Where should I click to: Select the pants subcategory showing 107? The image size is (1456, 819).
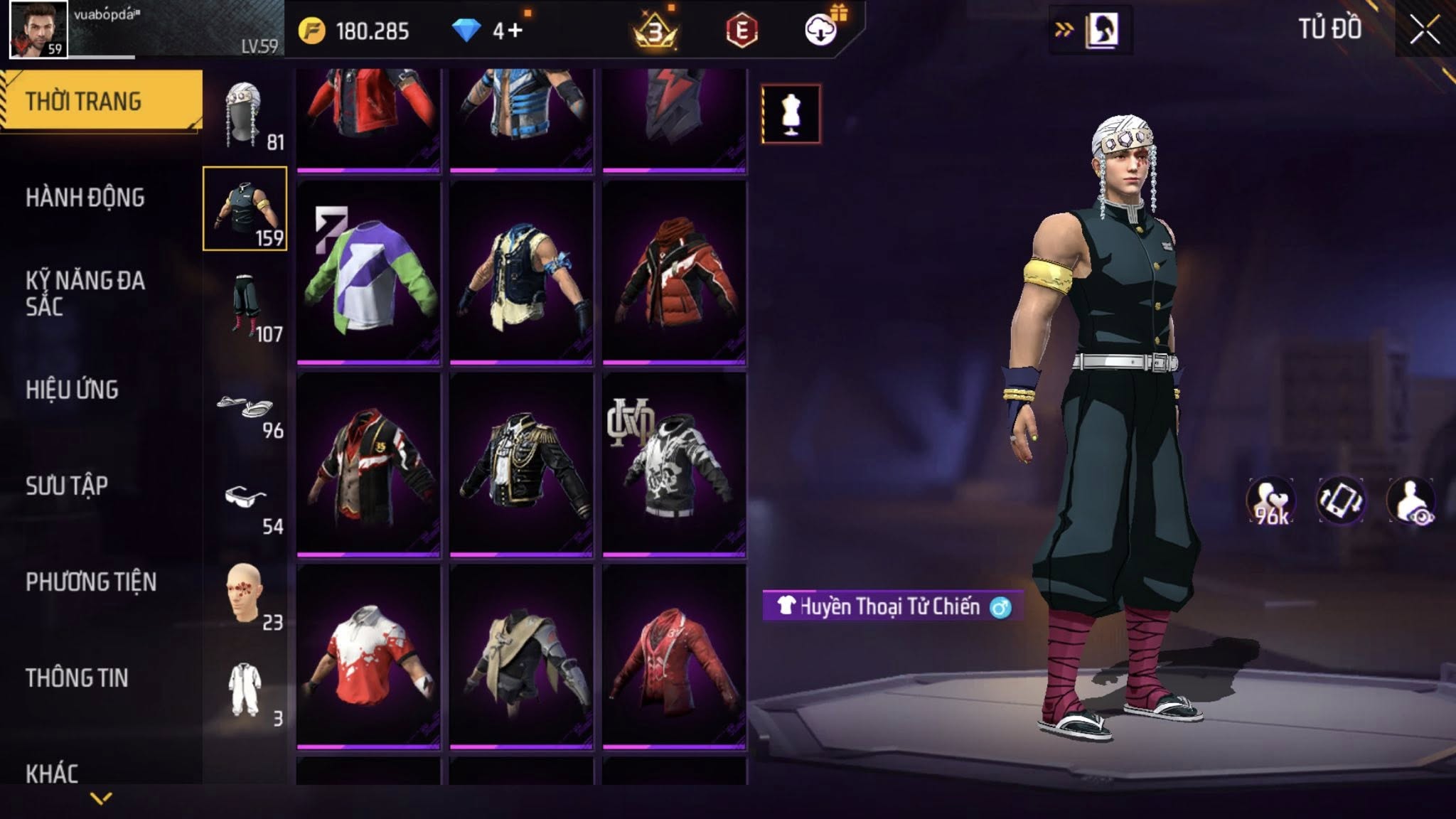tap(245, 307)
